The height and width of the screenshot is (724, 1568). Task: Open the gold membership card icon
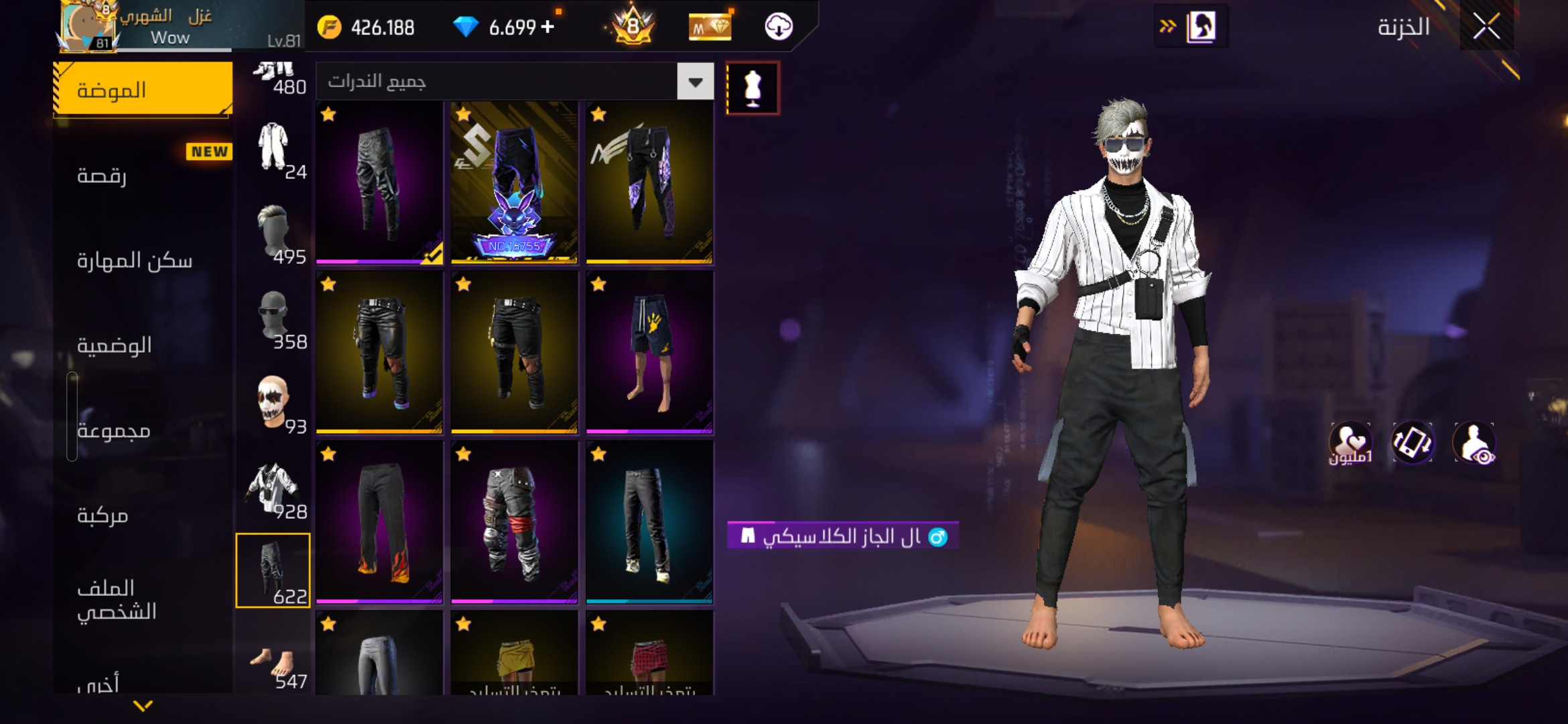click(710, 27)
